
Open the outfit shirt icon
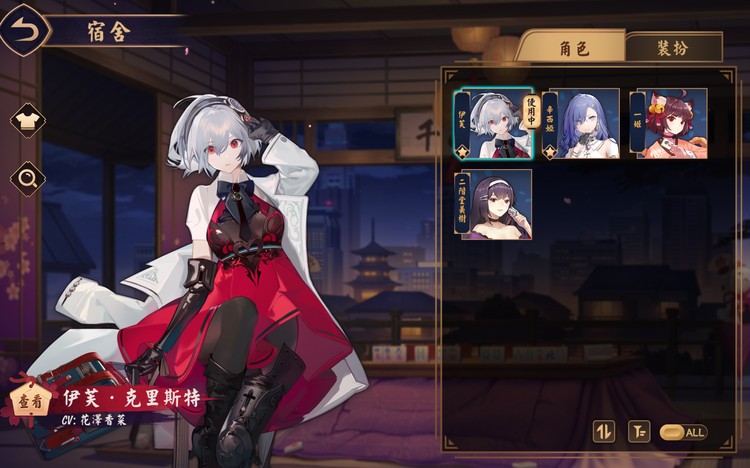click(28, 121)
